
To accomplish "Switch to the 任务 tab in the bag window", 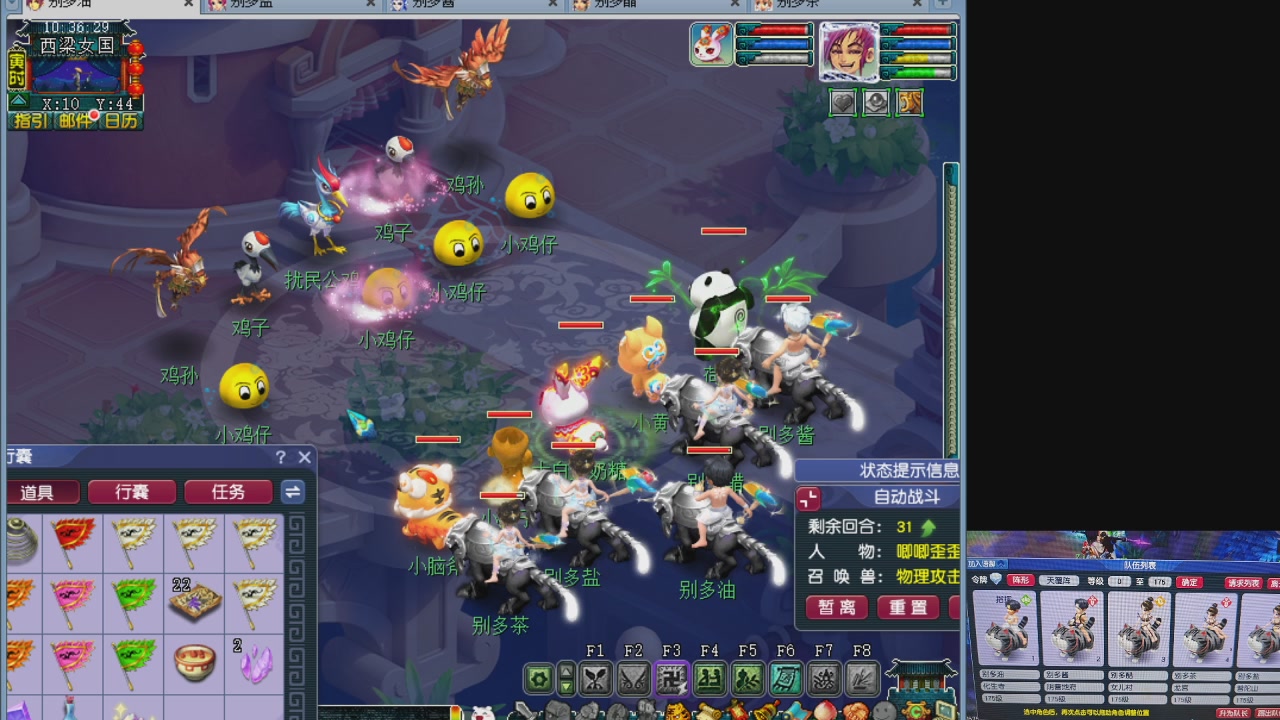I will 228,492.
